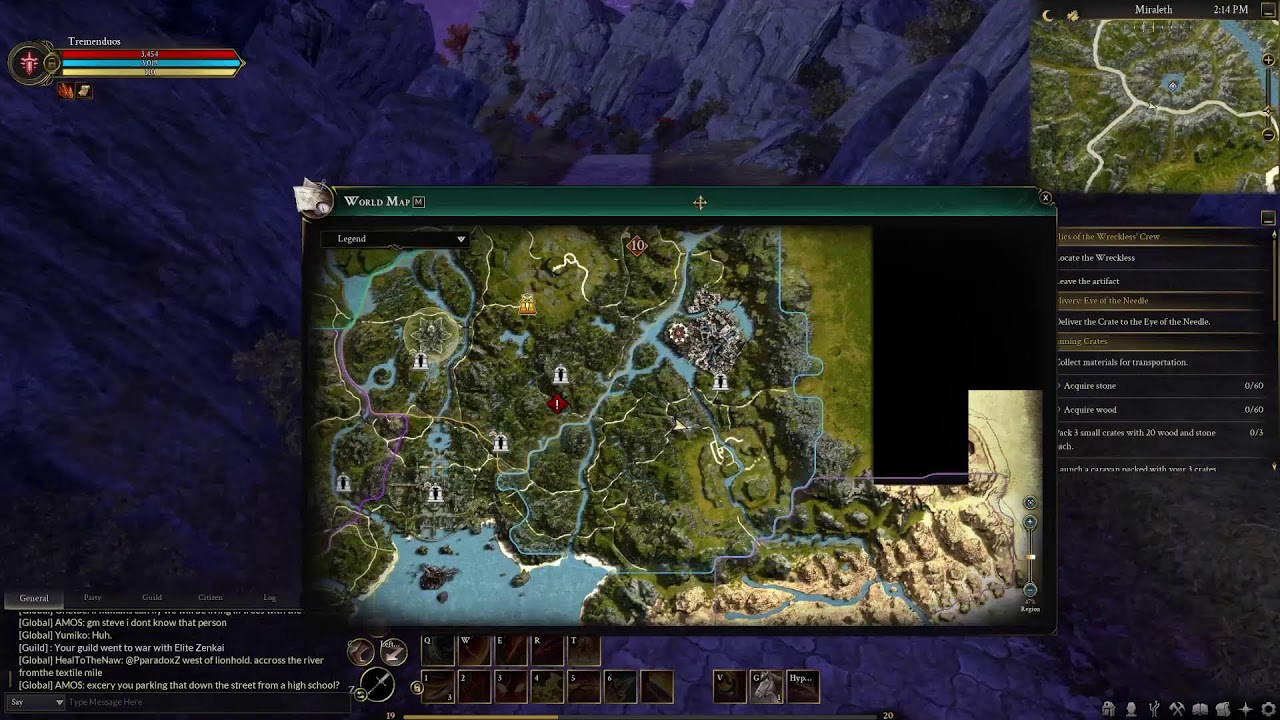
Task: Activate the ability in the Q slot
Action: click(x=439, y=650)
